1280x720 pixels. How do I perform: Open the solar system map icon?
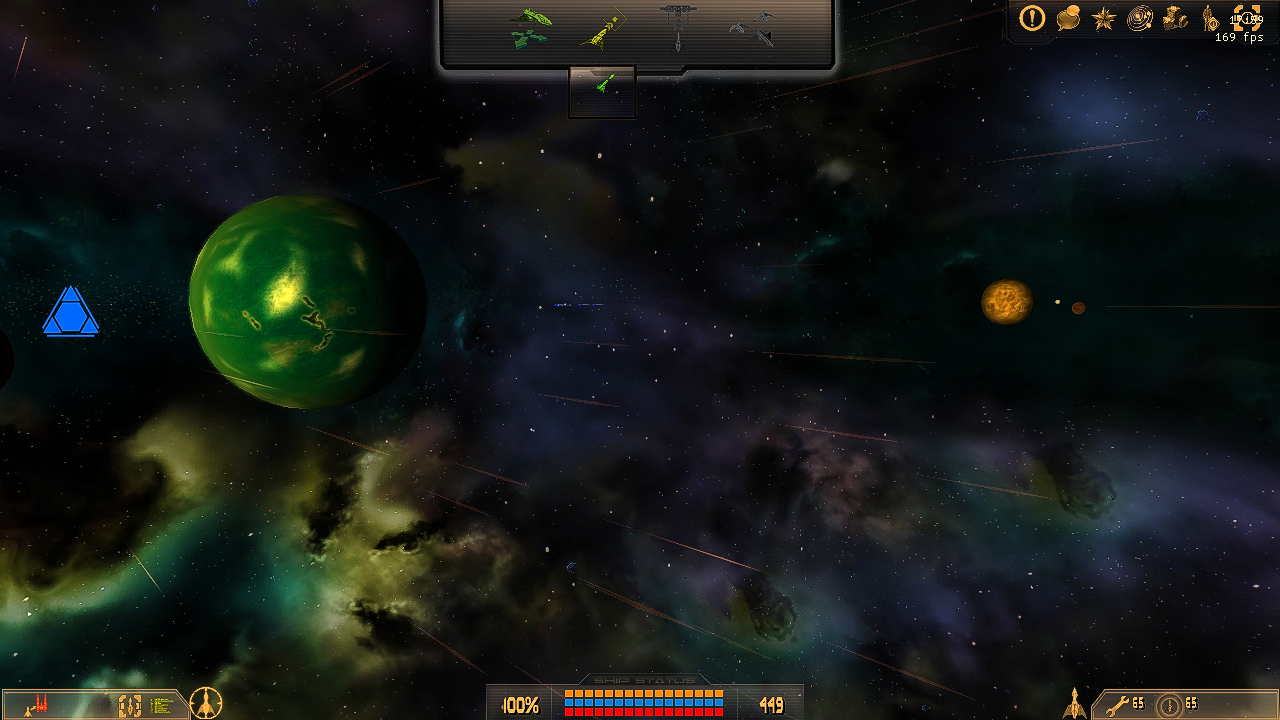(x=1140, y=18)
